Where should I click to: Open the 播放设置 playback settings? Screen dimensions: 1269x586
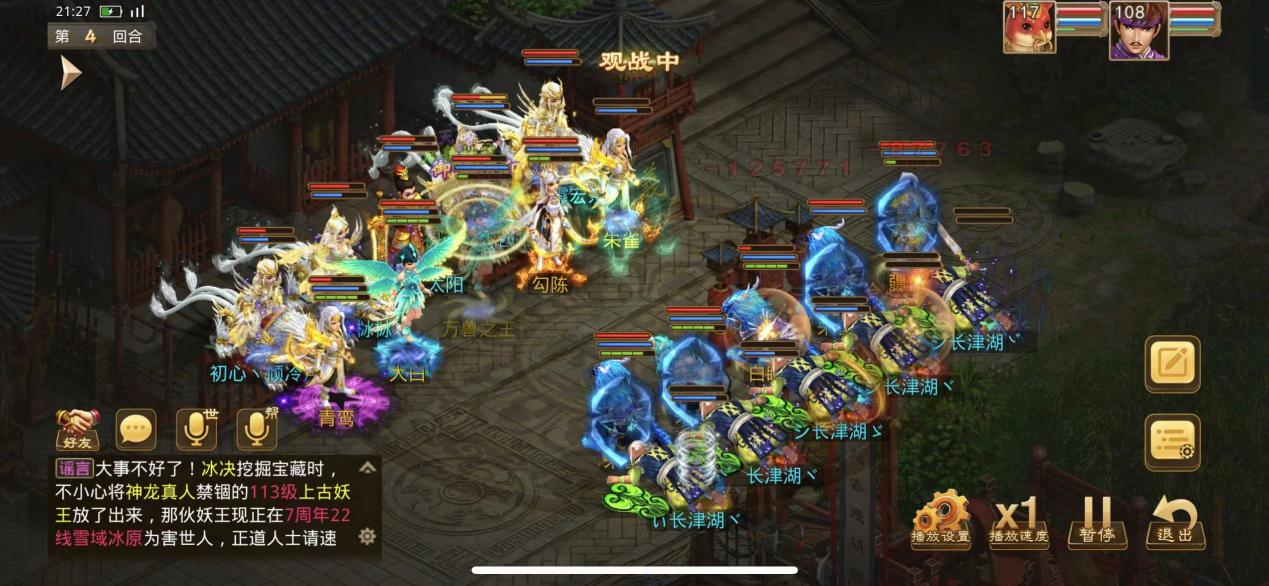[940, 520]
